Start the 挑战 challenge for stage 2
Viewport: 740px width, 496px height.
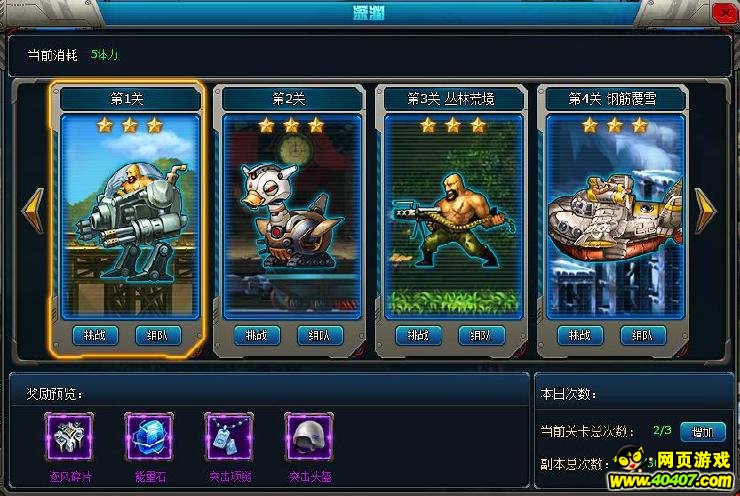click(x=258, y=336)
